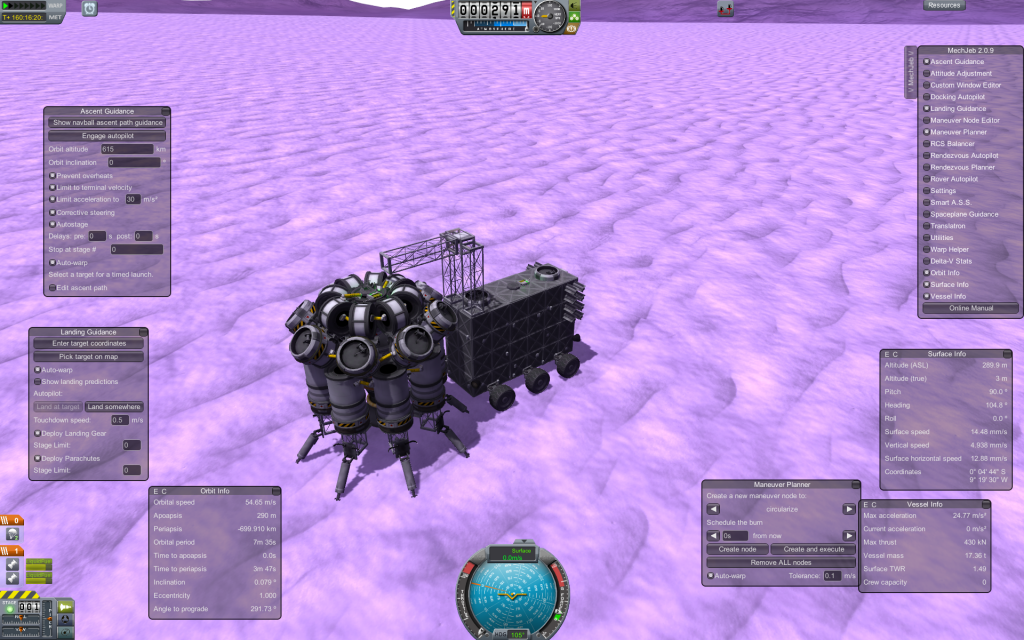Choose Create and execute maneuver

point(813,549)
